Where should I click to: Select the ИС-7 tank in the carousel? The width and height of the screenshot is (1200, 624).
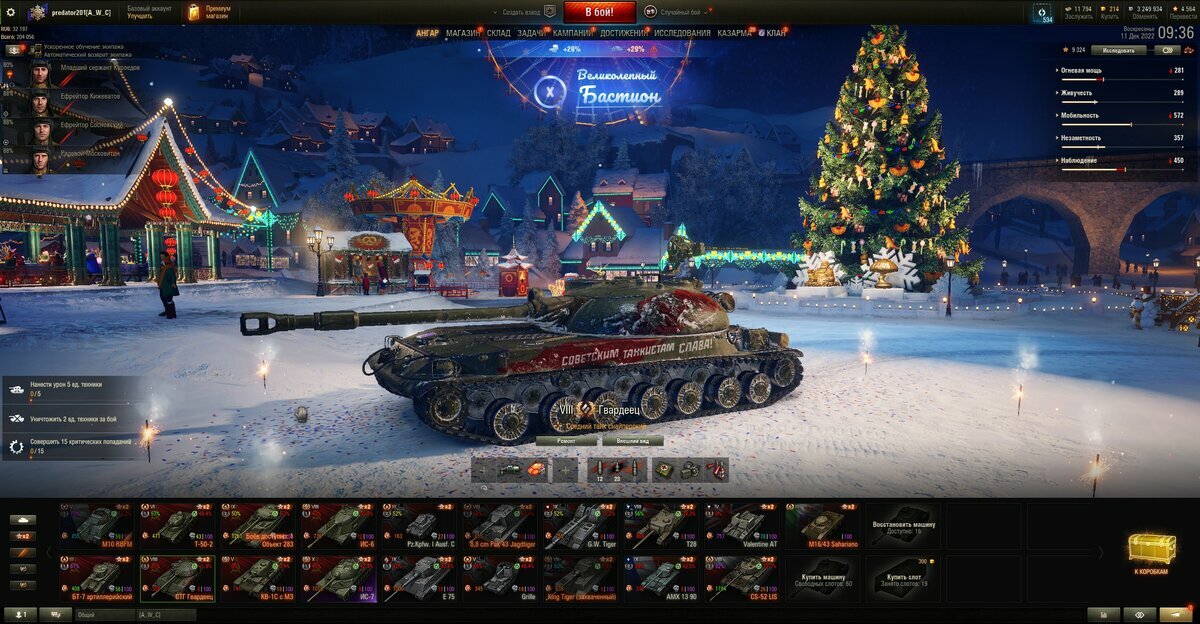click(340, 579)
